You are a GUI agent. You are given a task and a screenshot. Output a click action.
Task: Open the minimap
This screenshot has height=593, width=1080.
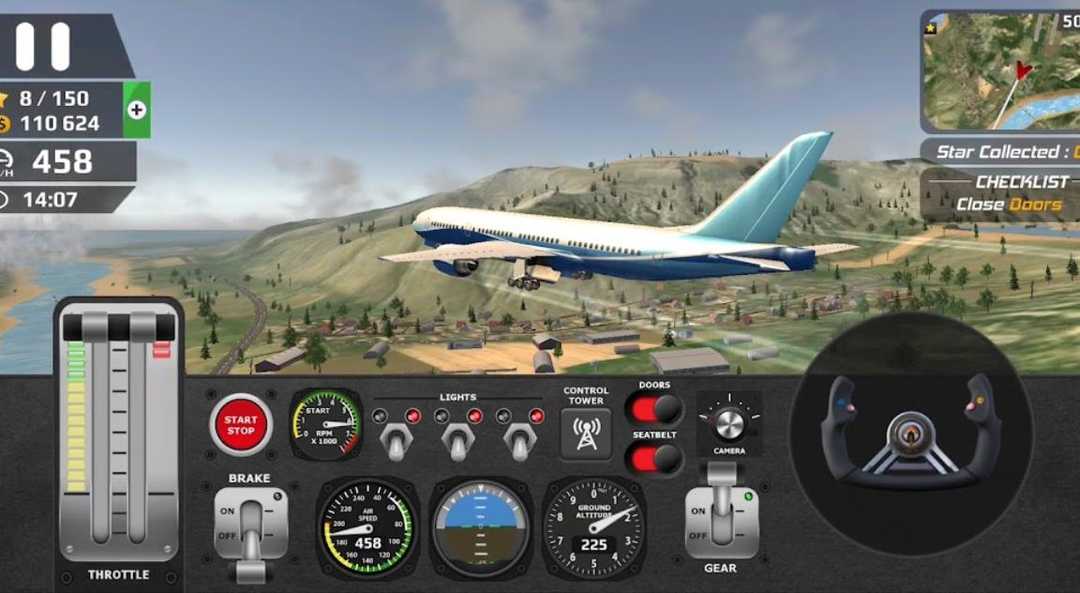pos(1000,72)
